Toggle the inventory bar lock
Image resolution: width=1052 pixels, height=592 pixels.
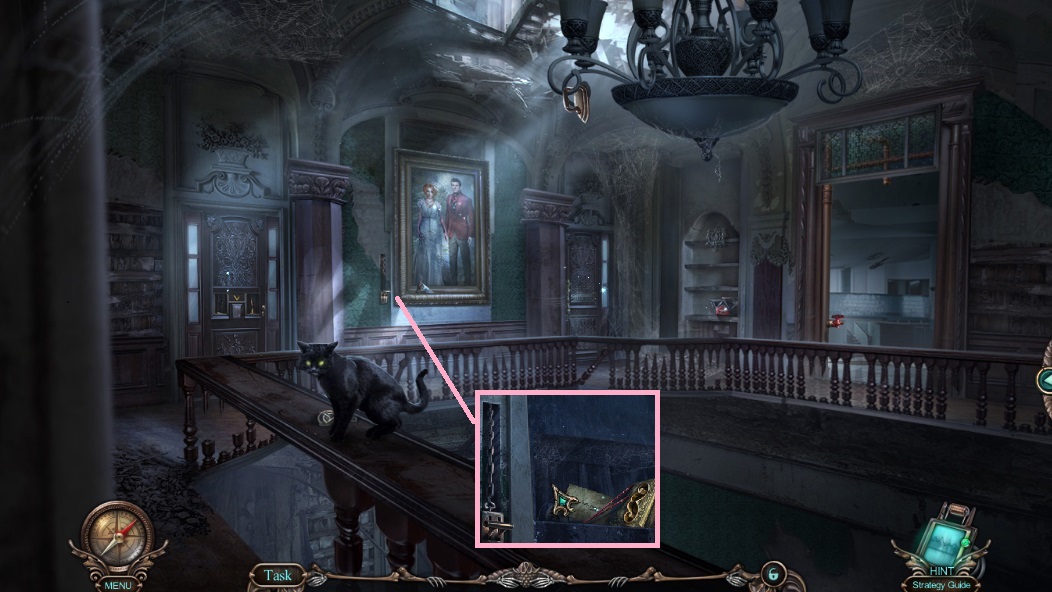click(771, 575)
